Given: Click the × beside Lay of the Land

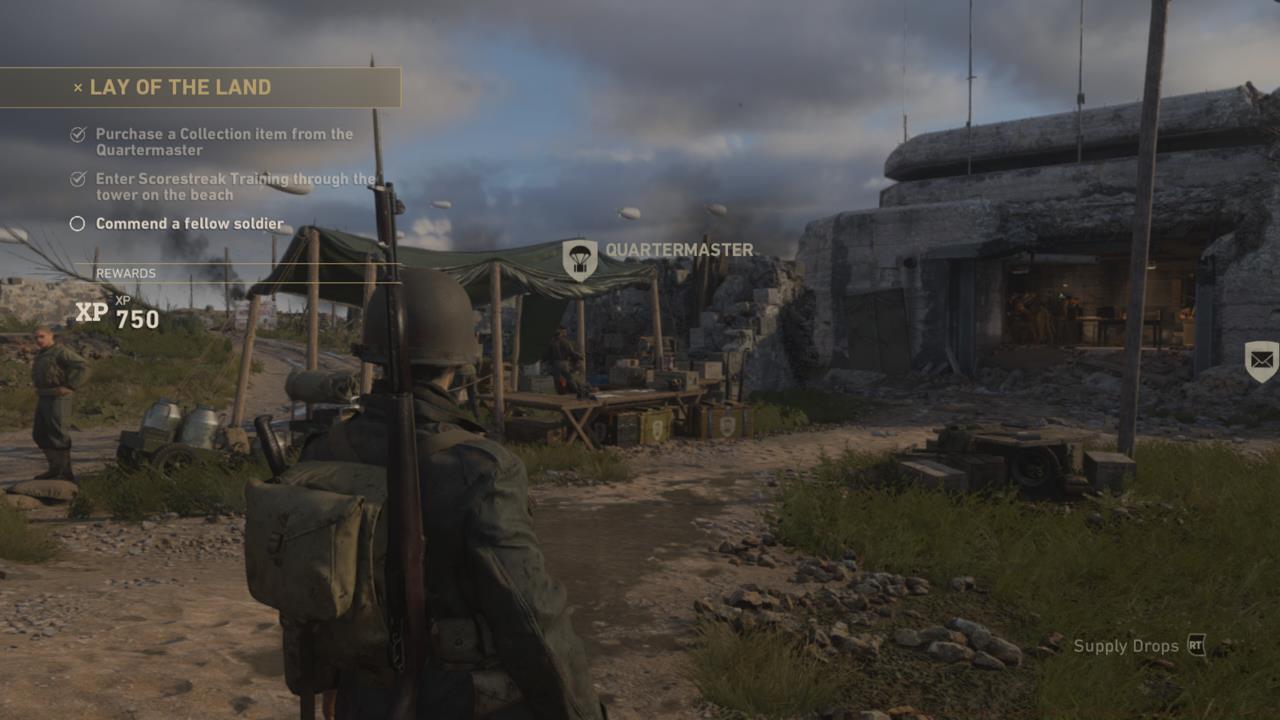Looking at the screenshot, I should 76,88.
